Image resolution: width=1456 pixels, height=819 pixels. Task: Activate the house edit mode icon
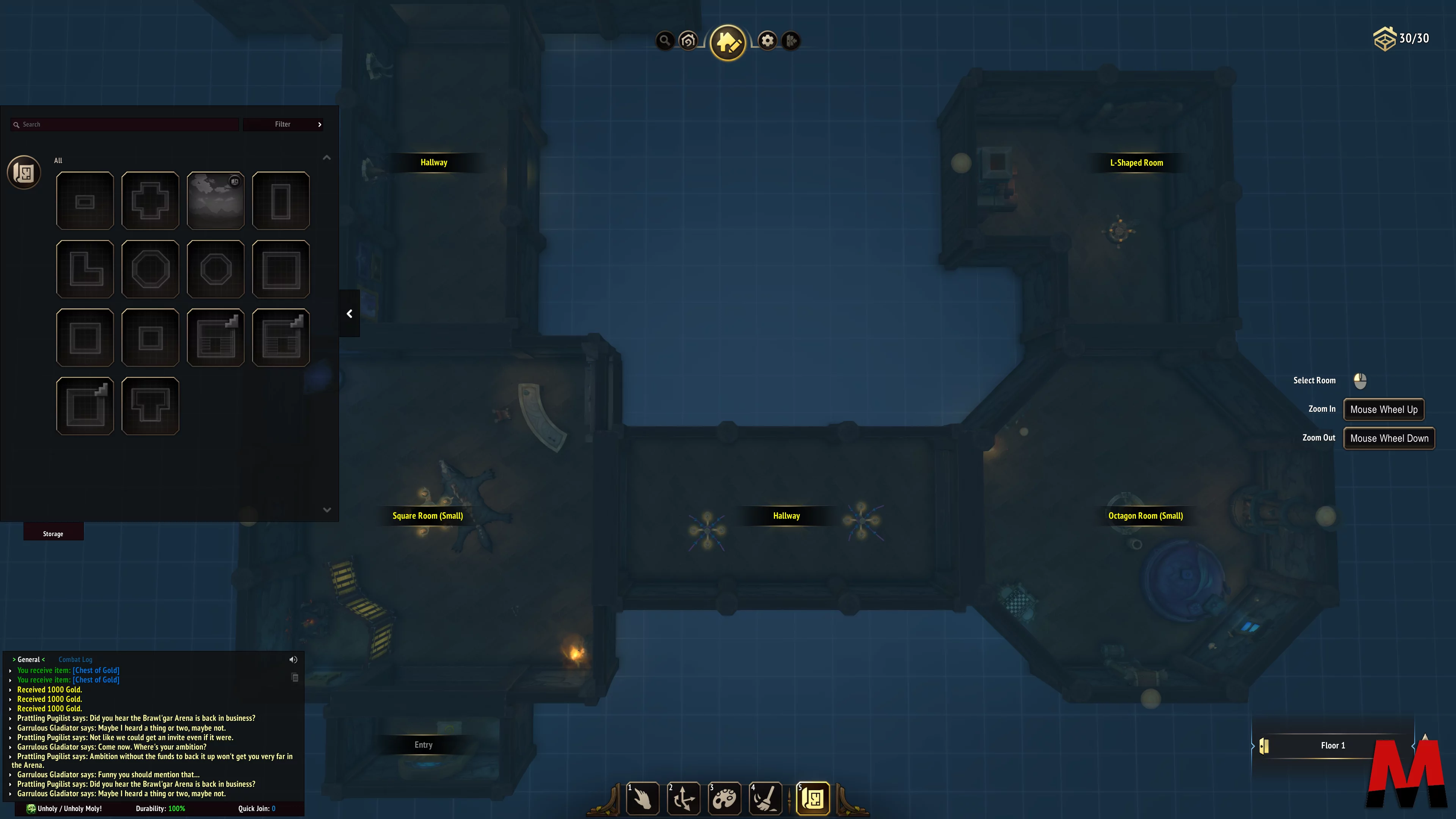[x=728, y=42]
